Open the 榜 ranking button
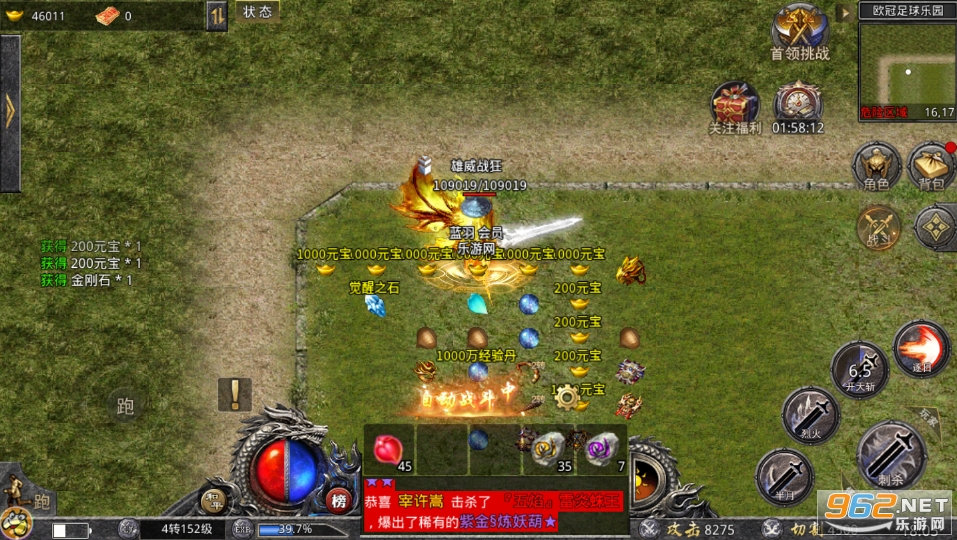 click(x=338, y=500)
